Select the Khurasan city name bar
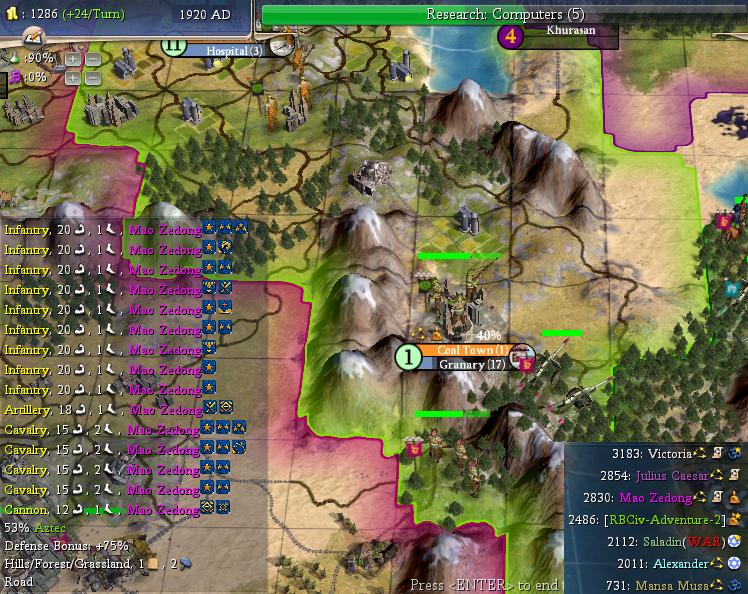The image size is (748, 594). [x=570, y=31]
